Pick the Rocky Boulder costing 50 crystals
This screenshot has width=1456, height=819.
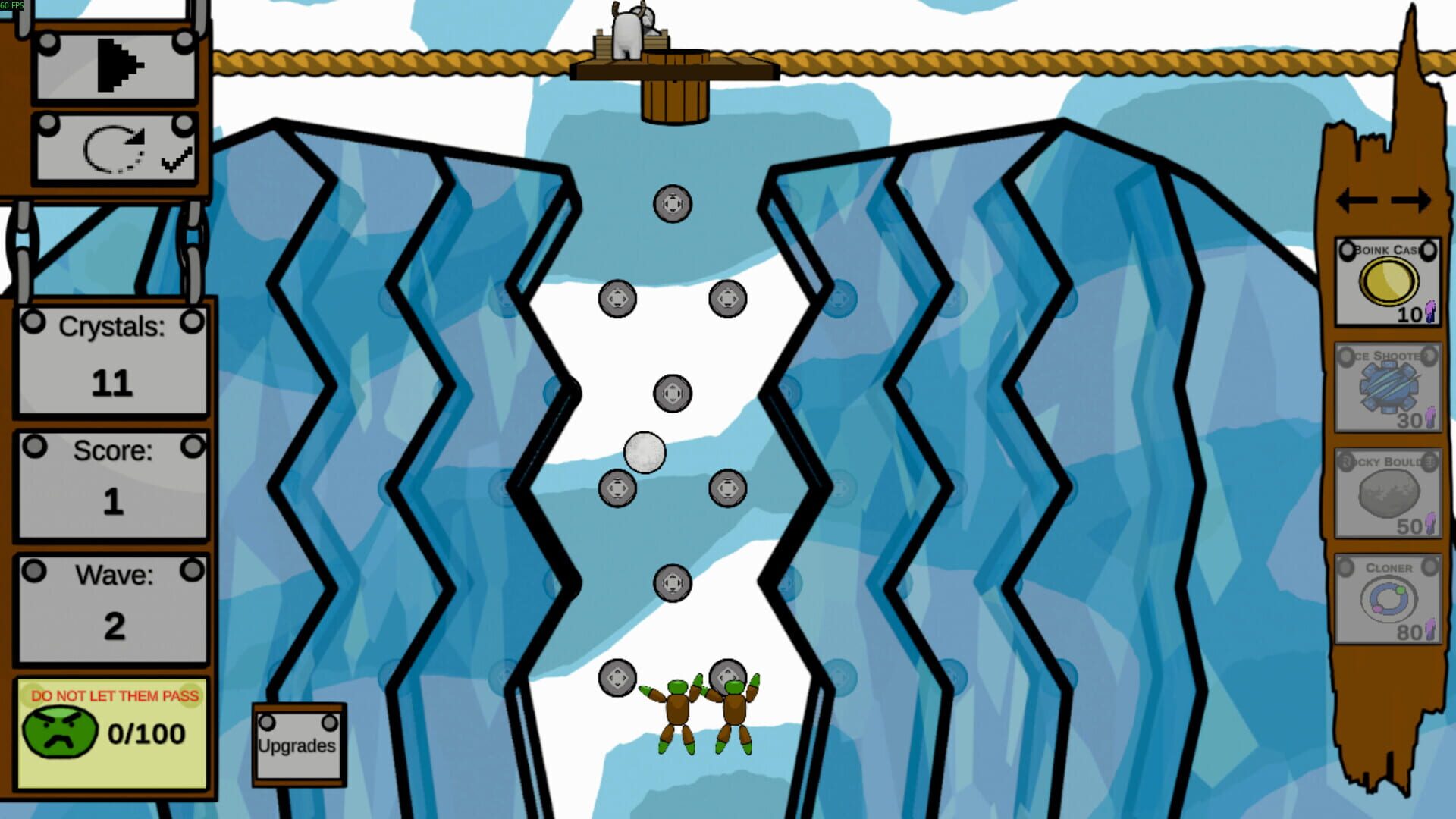(1386, 493)
